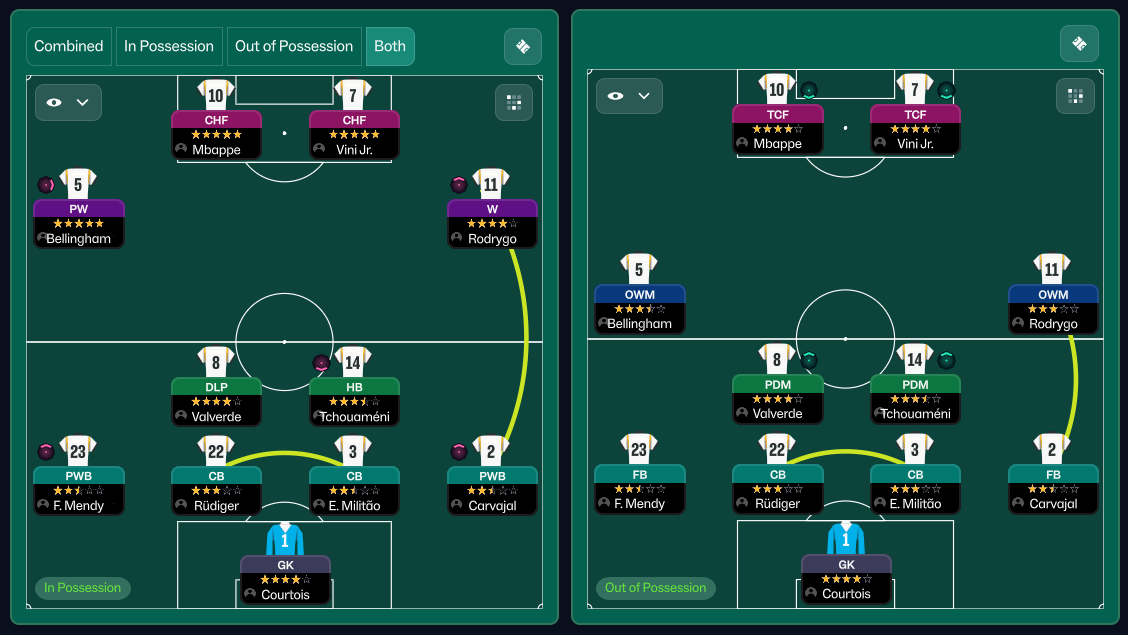Select Bellingham's PW player card
Image resolution: width=1128 pixels, height=635 pixels.
(x=79, y=223)
